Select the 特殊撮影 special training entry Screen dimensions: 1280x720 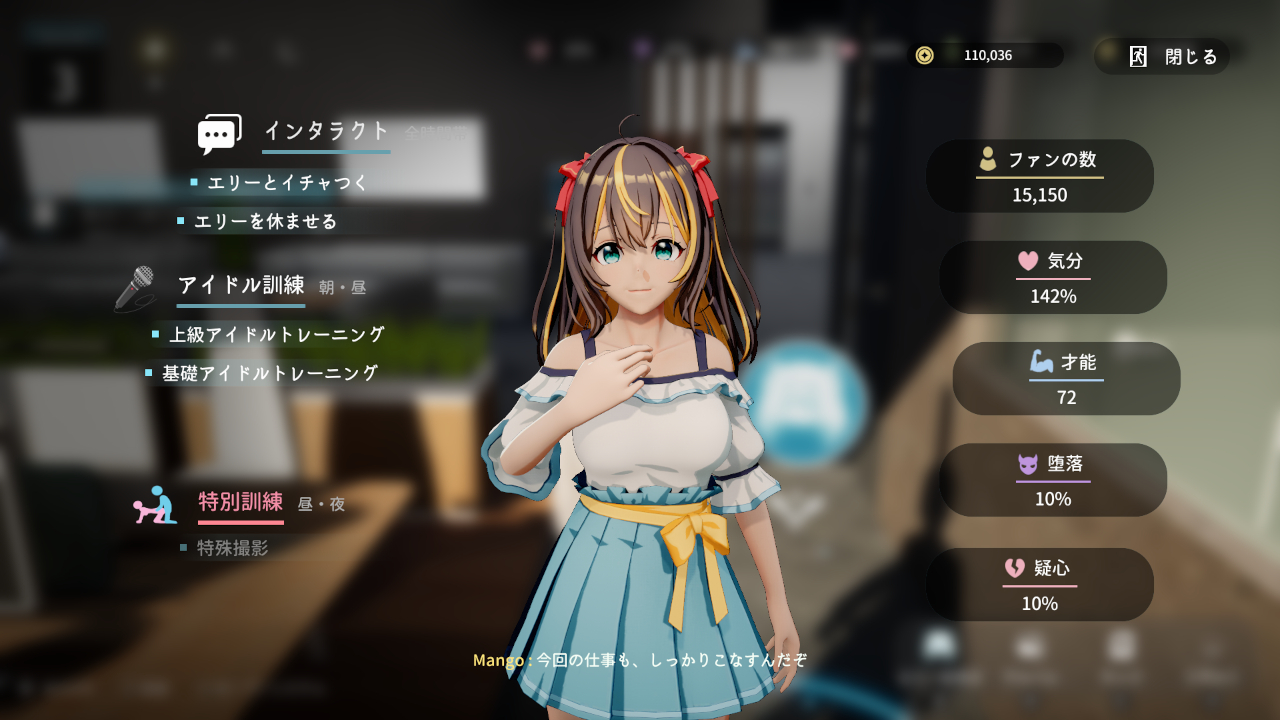point(232,548)
